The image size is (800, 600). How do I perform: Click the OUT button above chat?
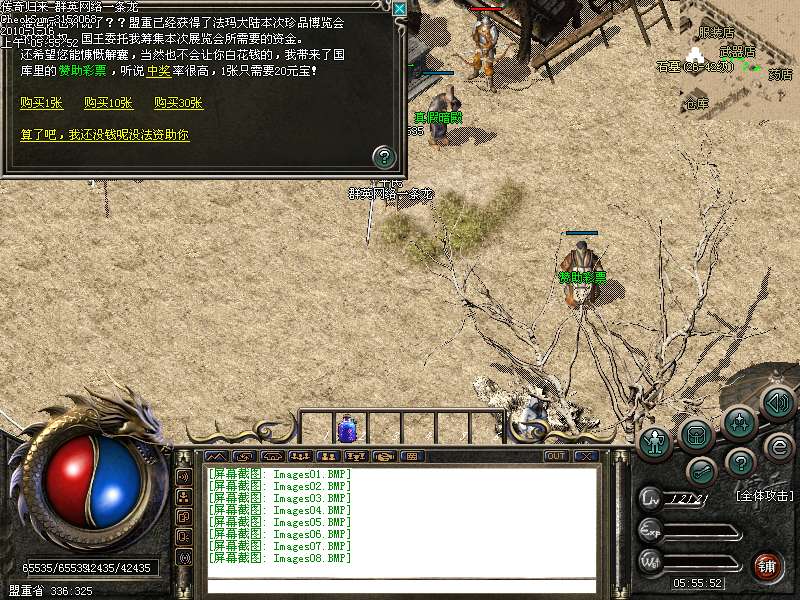(556, 456)
